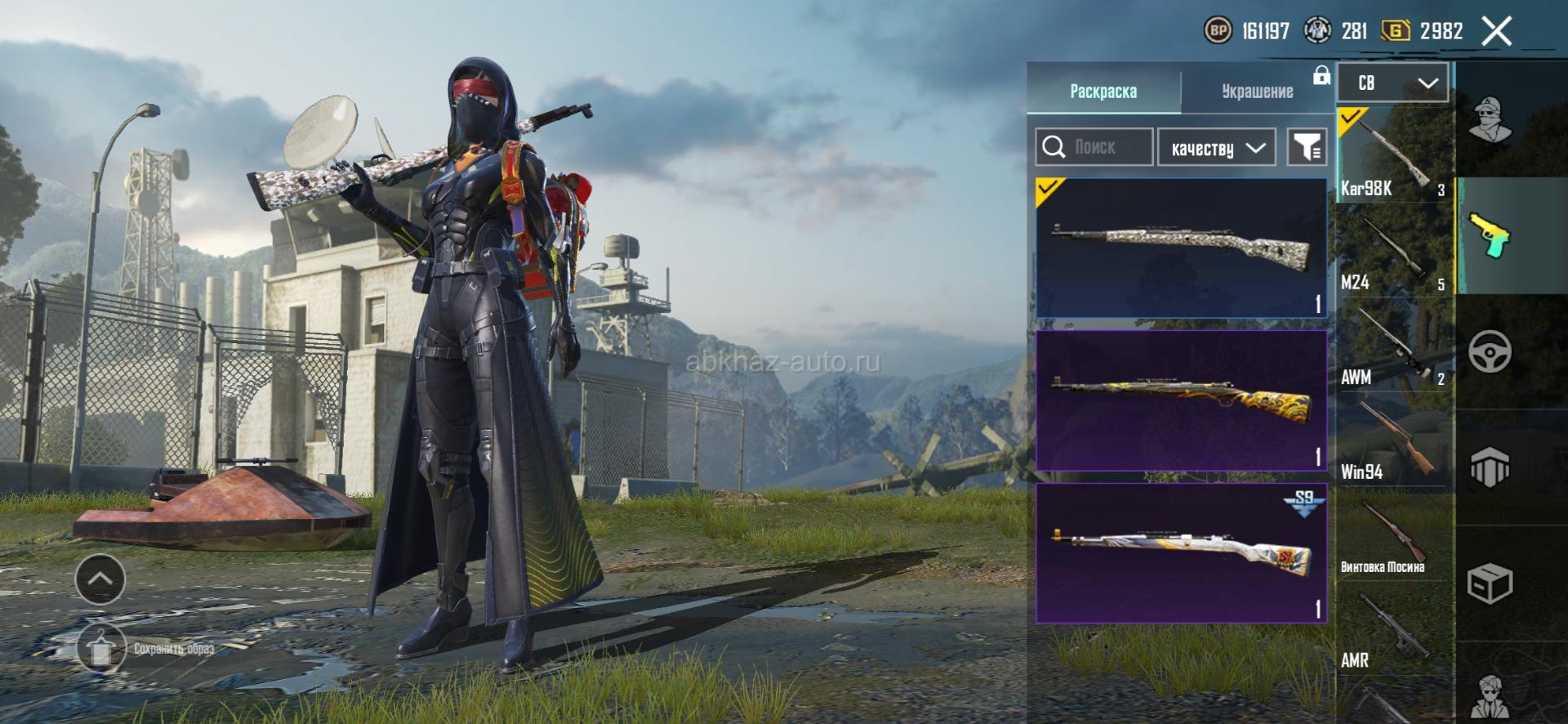This screenshot has width=1568, height=724.
Task: Switch to the Раскраска tab
Action: coord(1103,91)
